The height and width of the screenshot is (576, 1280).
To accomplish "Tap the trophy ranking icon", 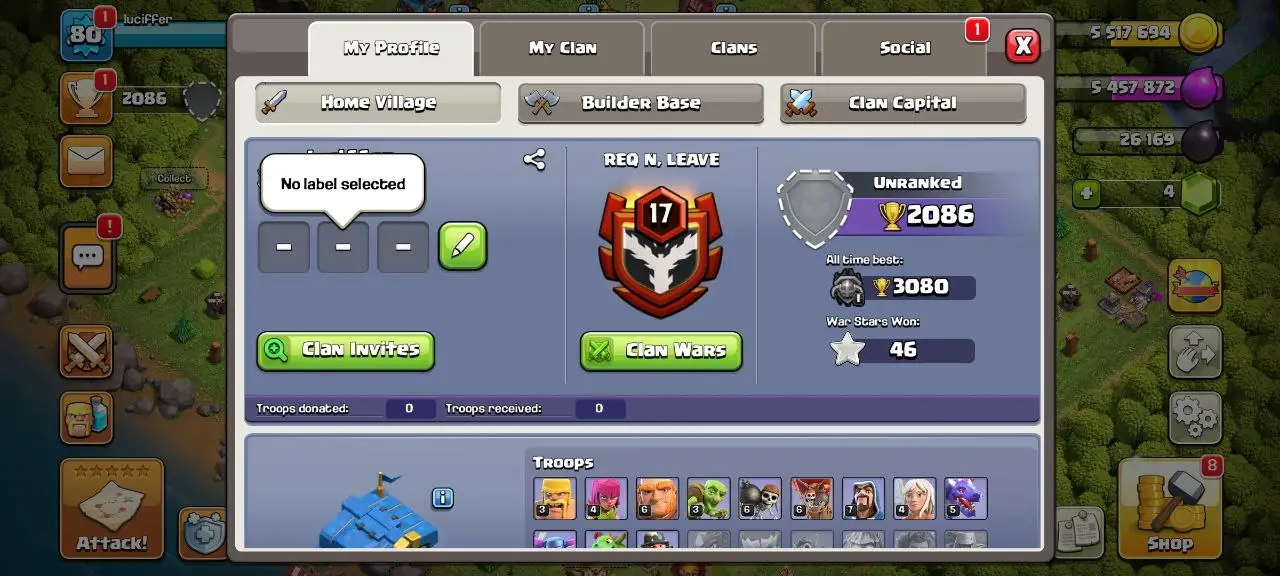I will click(x=86, y=98).
